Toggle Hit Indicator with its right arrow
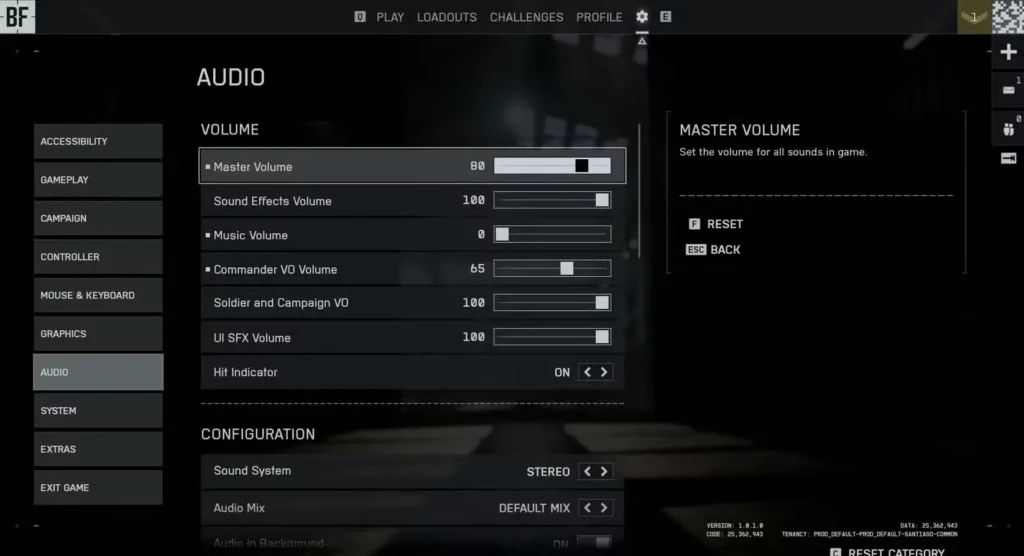Viewport: 1024px width, 556px height. (604, 372)
